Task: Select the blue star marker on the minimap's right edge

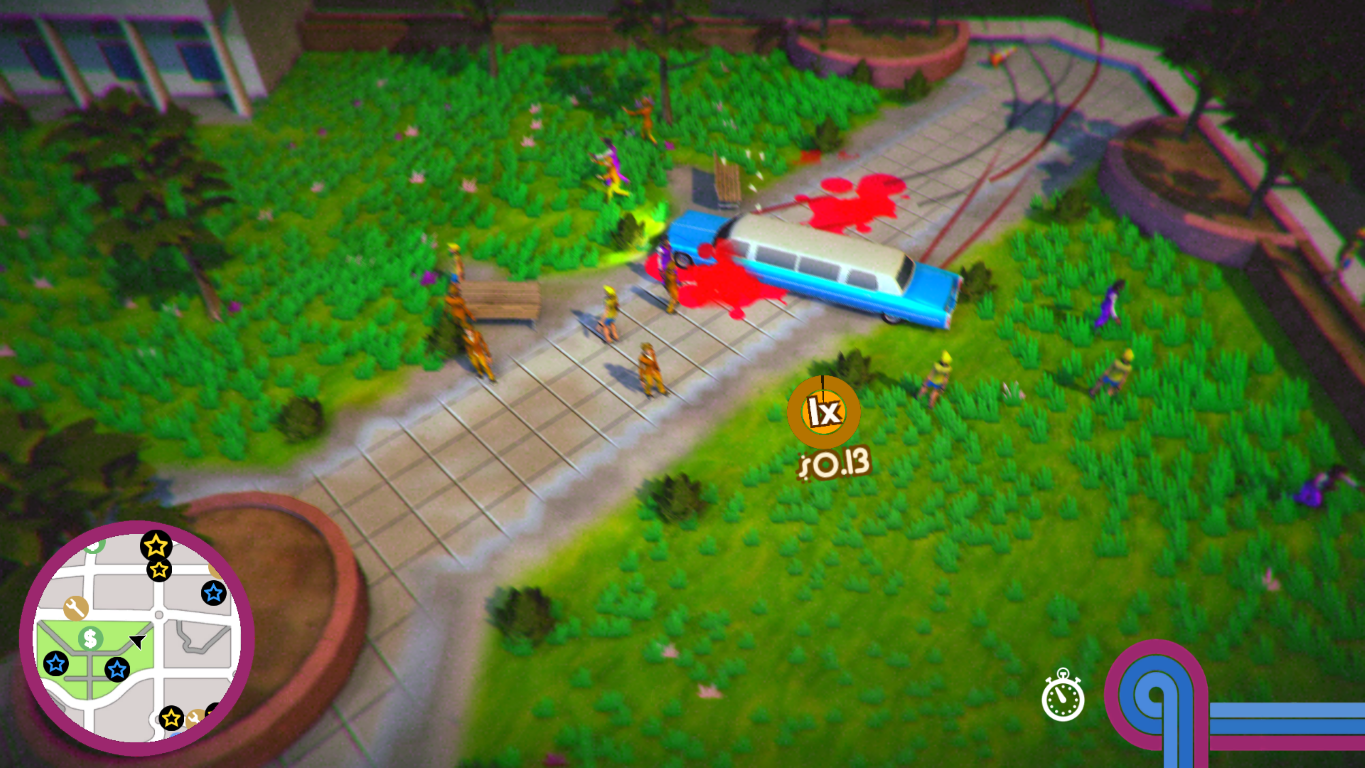Action: point(214,593)
